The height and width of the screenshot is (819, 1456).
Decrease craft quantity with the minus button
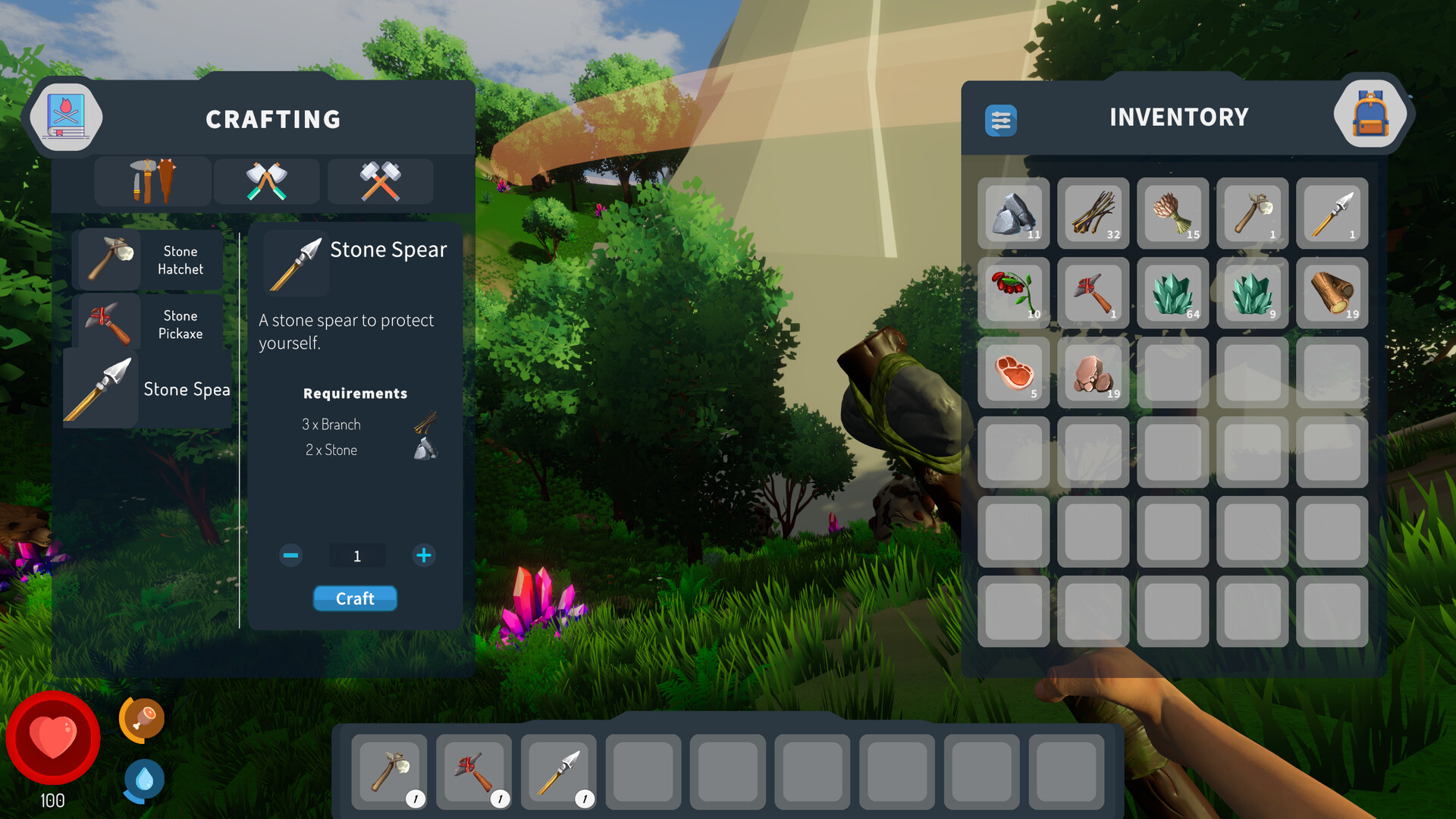coord(290,555)
